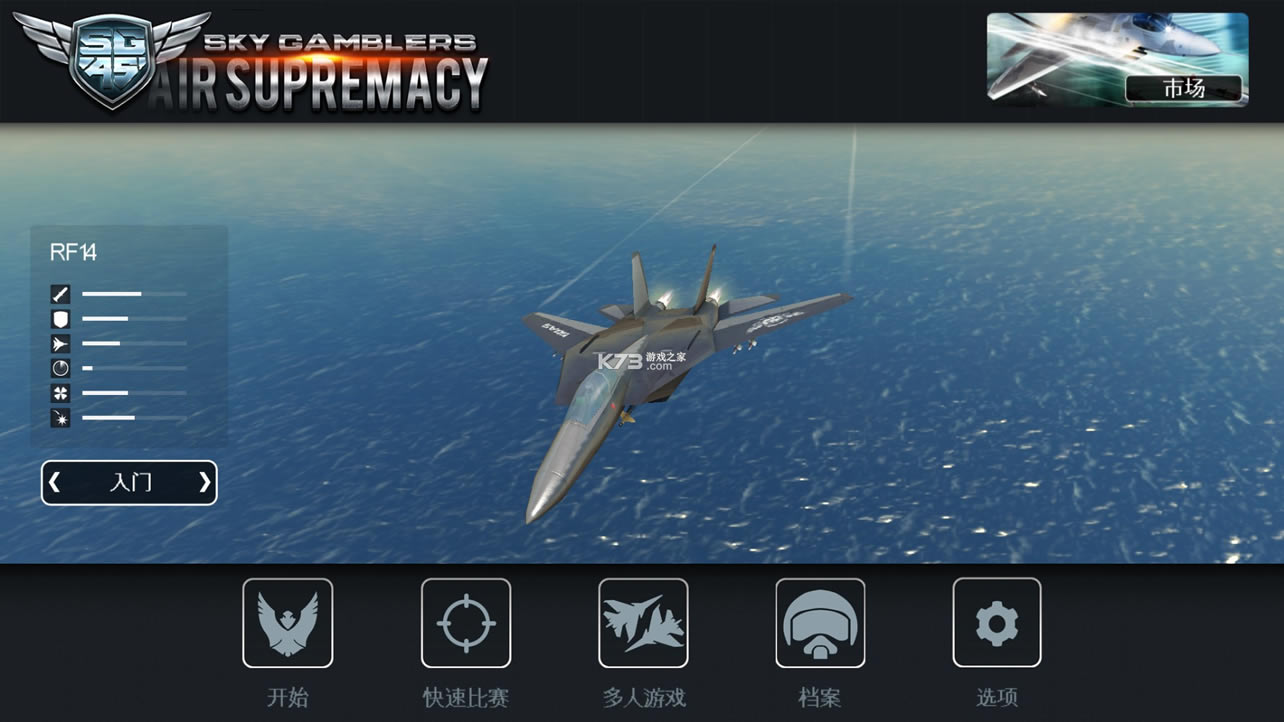Open quick match via the crosshair icon
The image size is (1284, 722).
coord(466,622)
